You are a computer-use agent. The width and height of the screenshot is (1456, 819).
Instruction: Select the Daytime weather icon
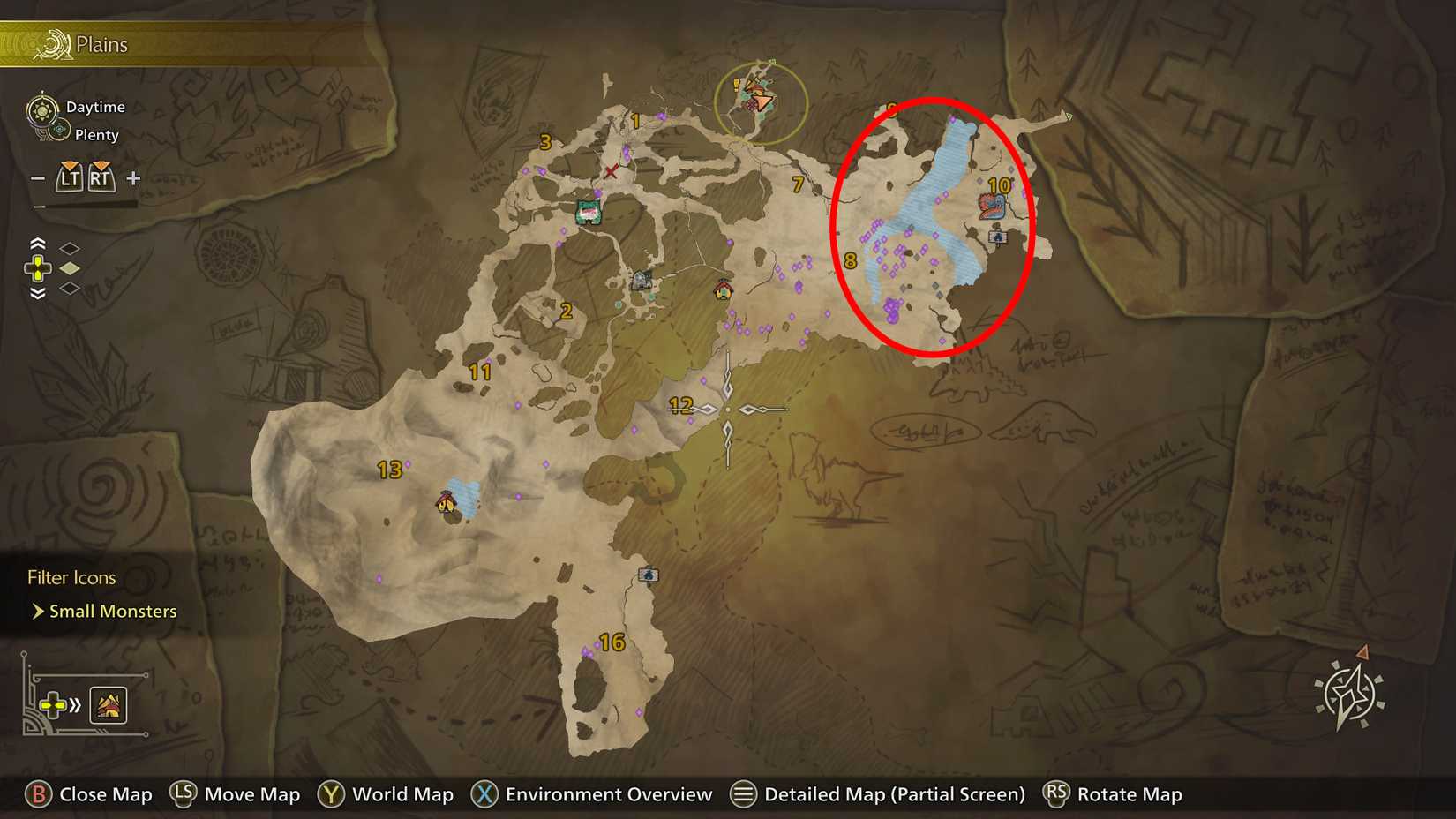click(x=41, y=108)
